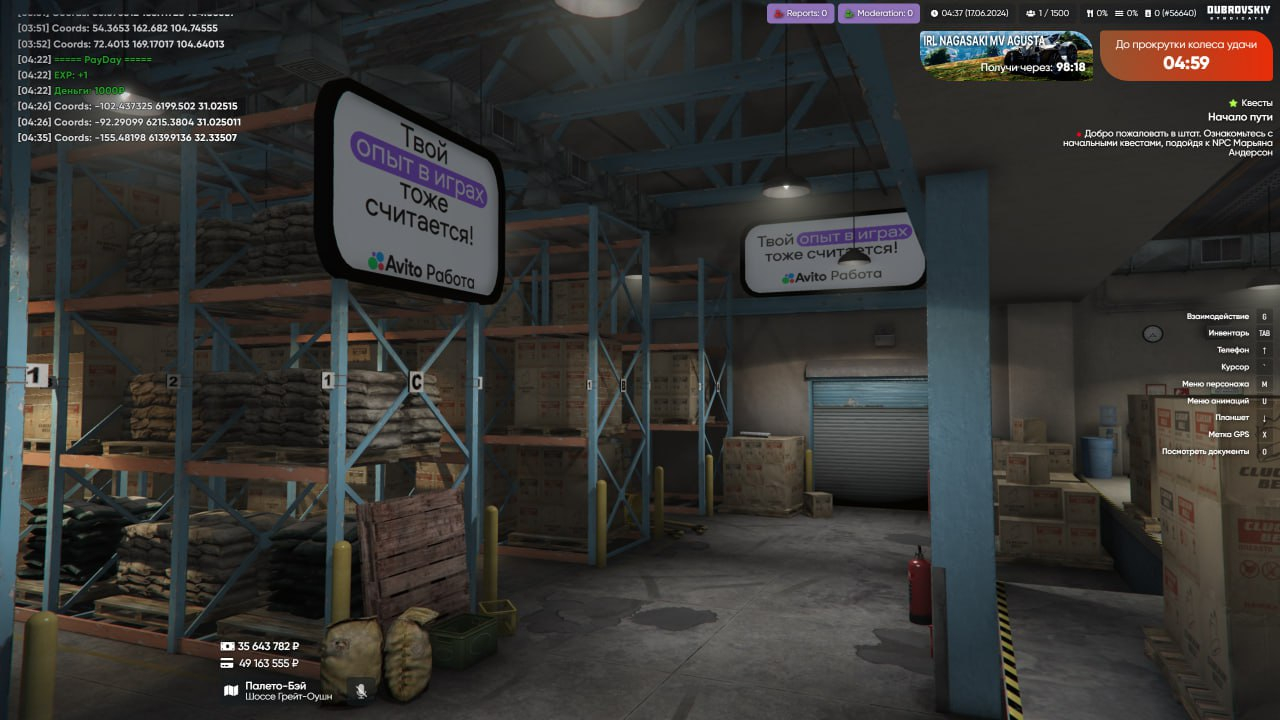Click the chat log in the corner

point(125,75)
